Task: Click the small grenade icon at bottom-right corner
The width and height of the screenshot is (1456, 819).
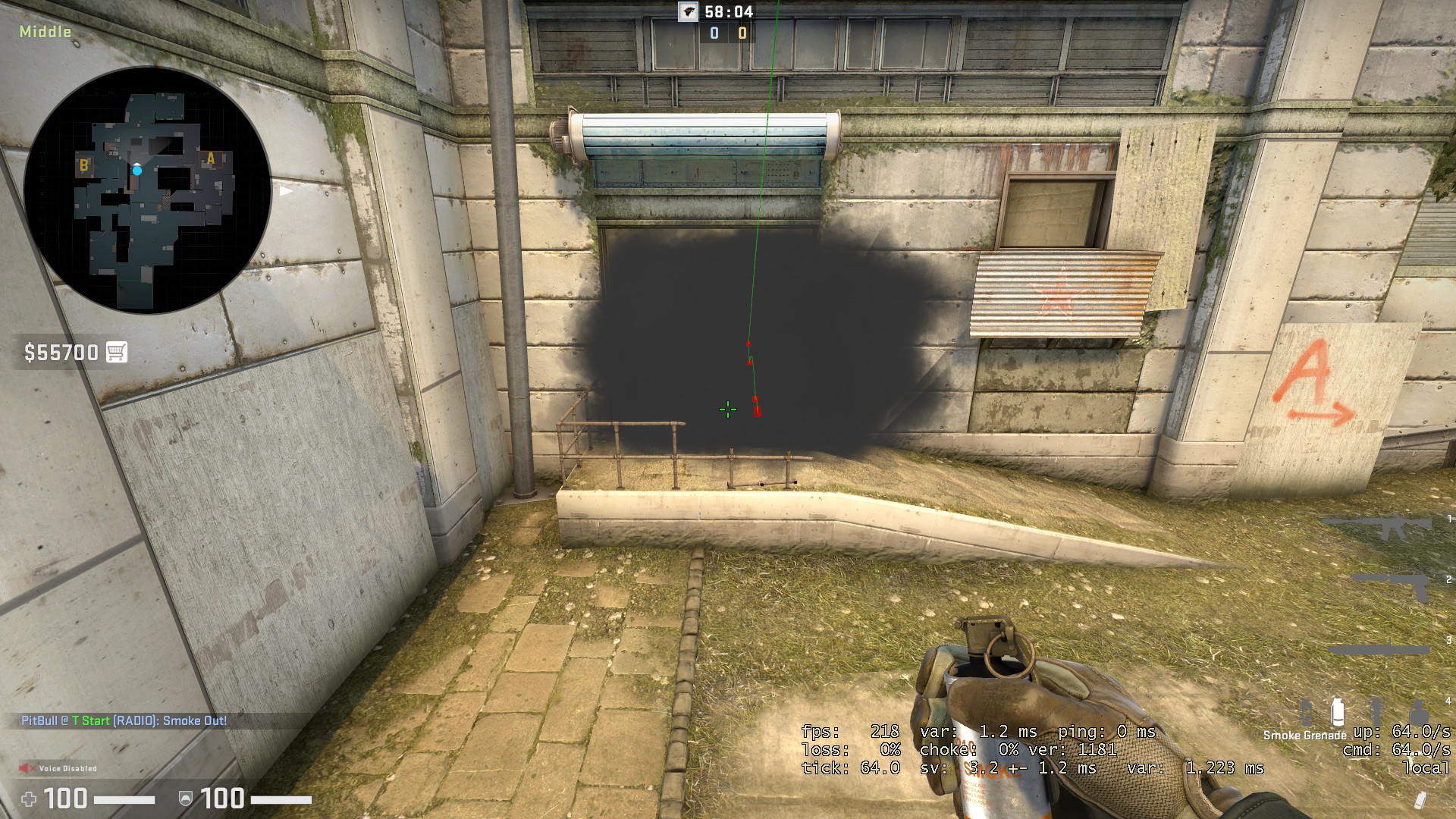Action: point(1420,799)
